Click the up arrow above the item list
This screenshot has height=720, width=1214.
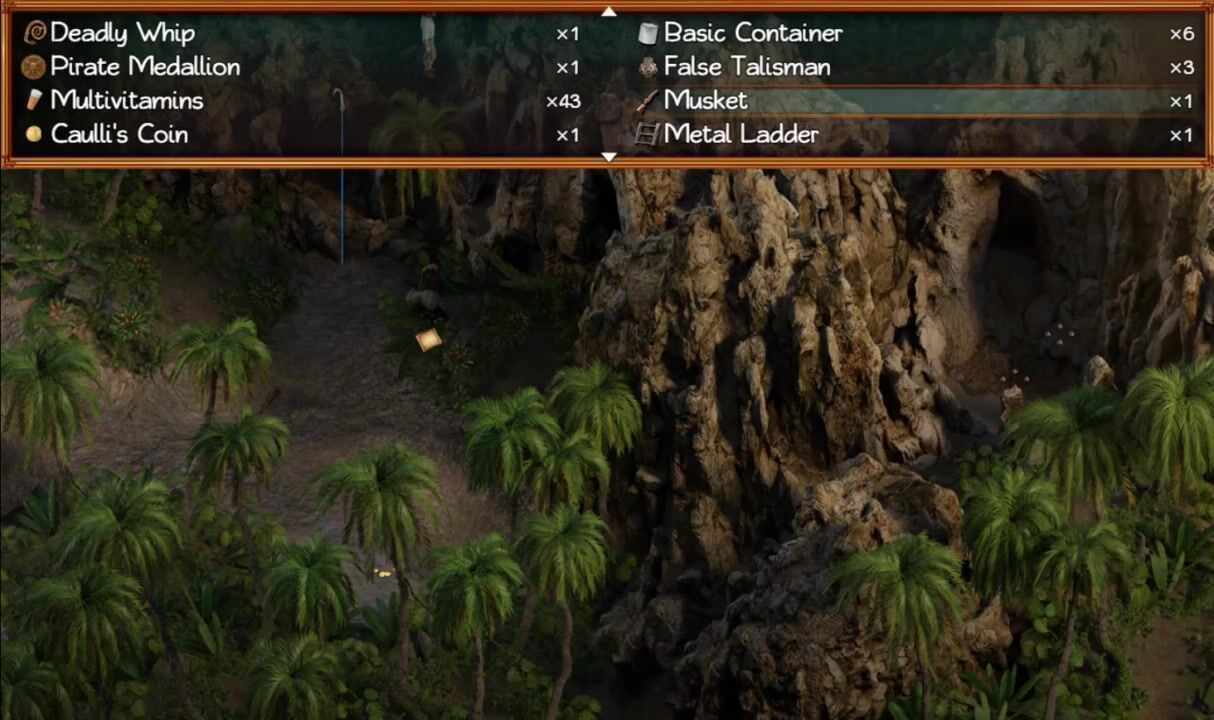(x=608, y=11)
